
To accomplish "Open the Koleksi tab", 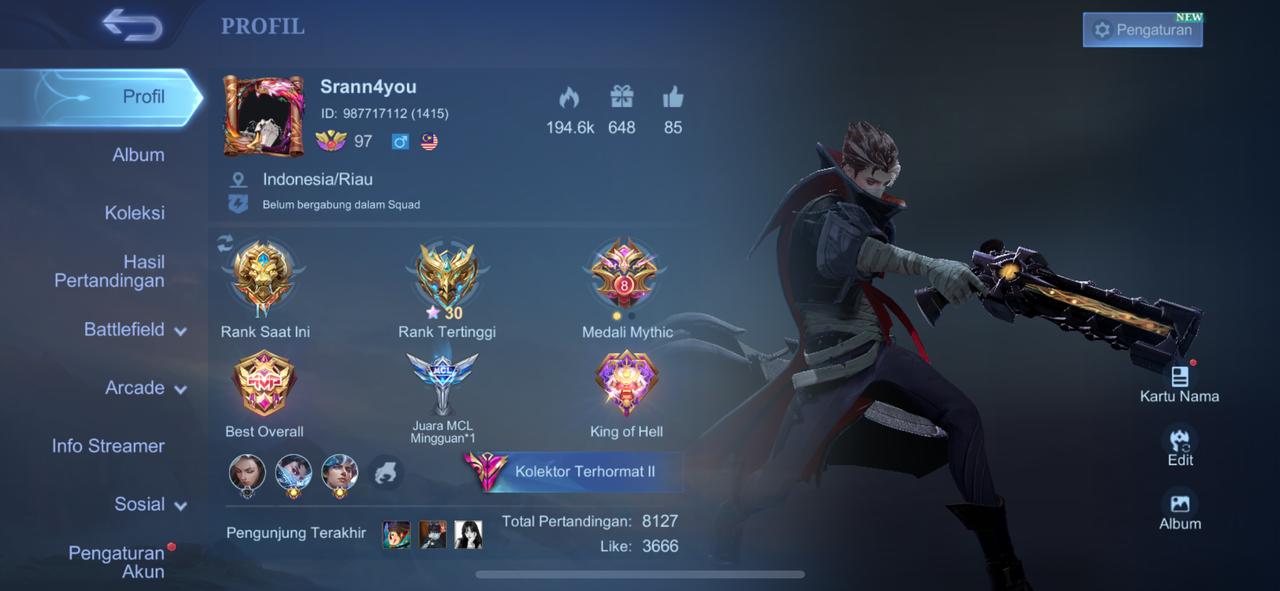I will pos(135,213).
